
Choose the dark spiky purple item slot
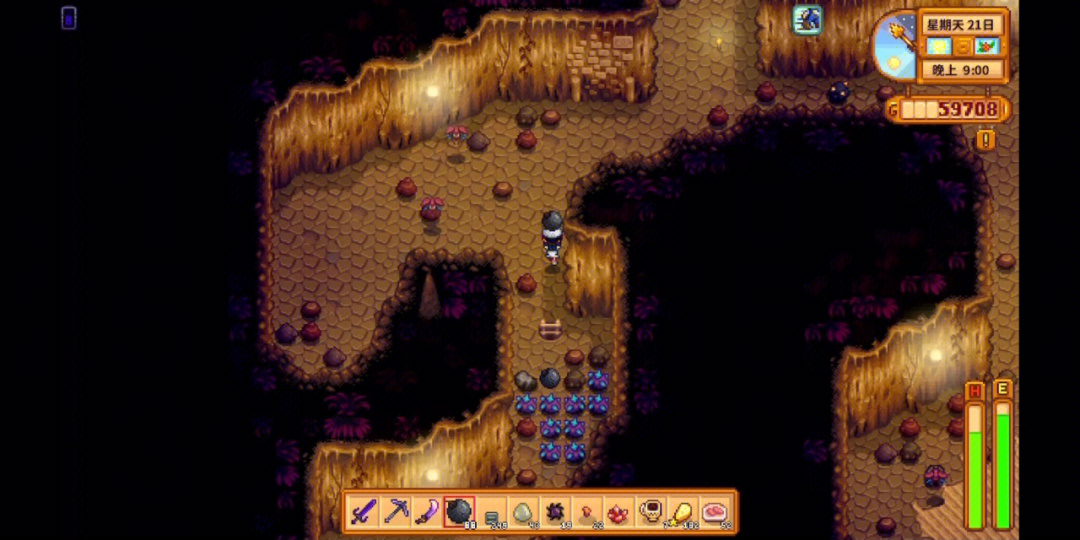click(x=555, y=513)
